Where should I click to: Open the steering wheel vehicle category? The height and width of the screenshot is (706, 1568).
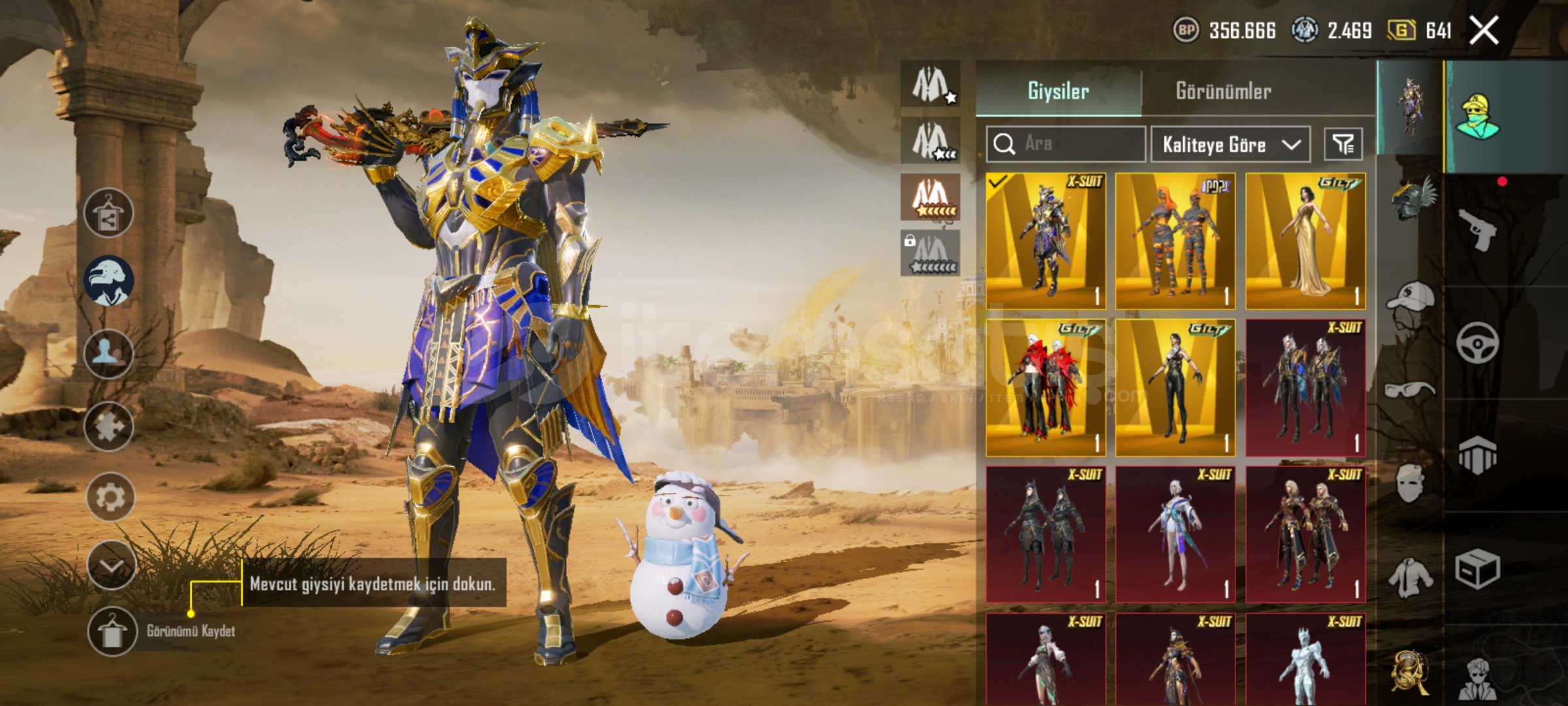click(x=1478, y=343)
